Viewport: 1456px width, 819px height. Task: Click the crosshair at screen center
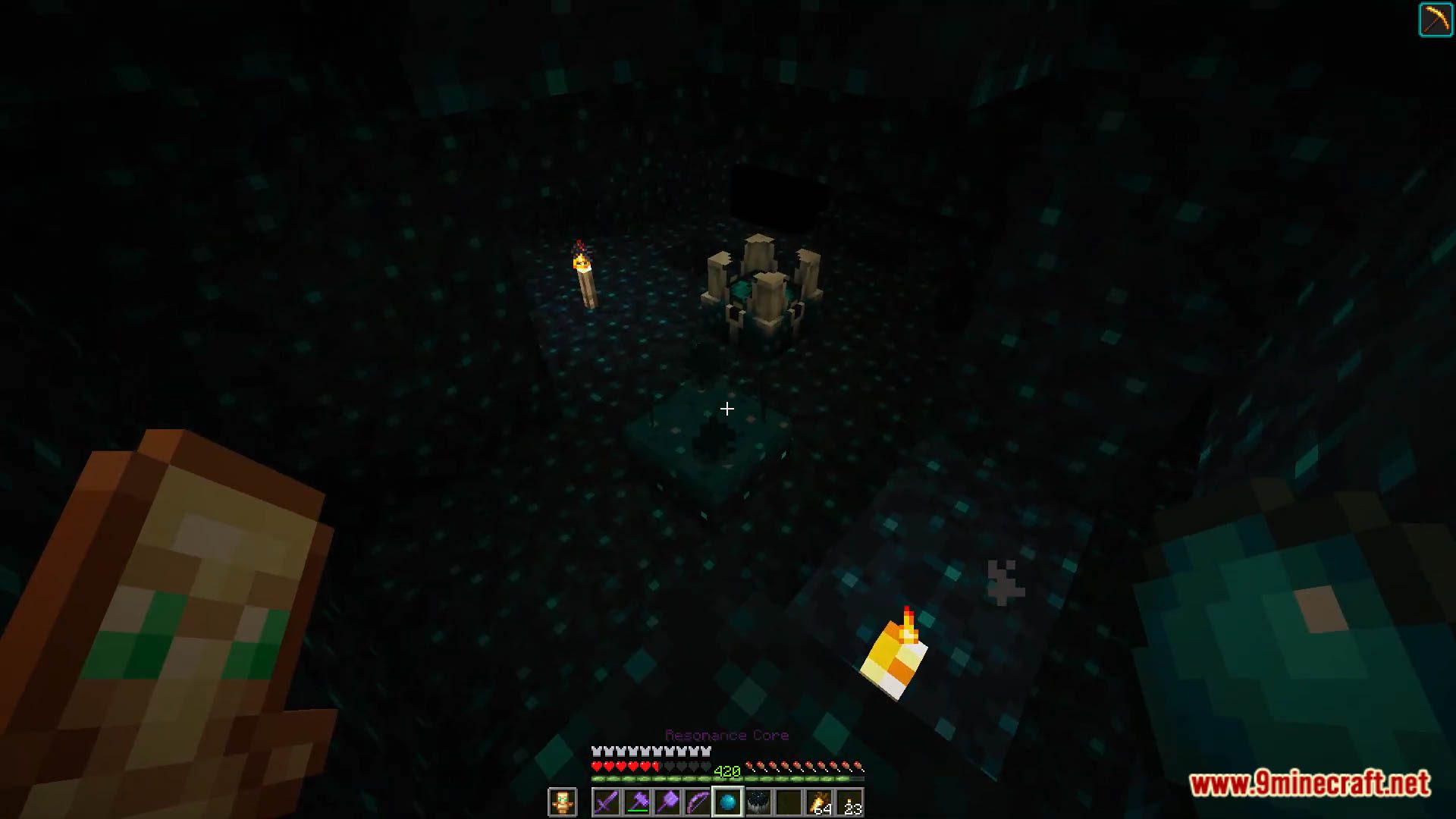(x=726, y=409)
